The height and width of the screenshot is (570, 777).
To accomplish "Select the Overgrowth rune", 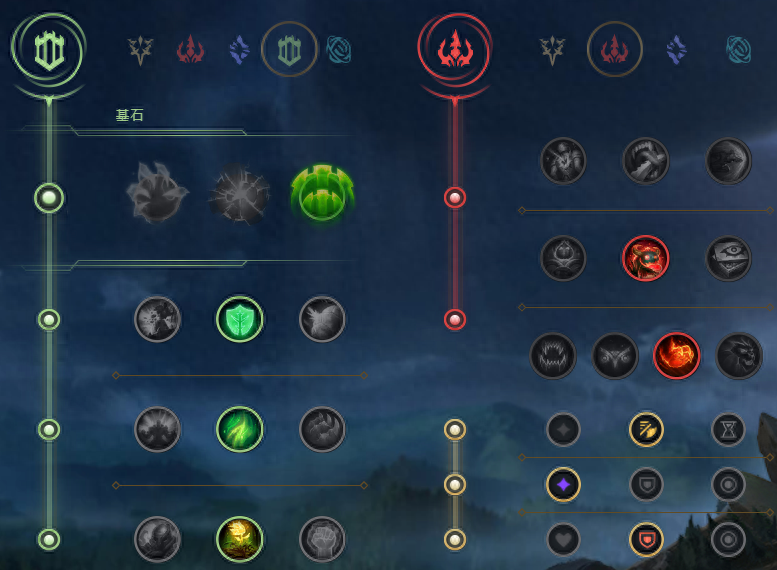I will tap(158, 539).
